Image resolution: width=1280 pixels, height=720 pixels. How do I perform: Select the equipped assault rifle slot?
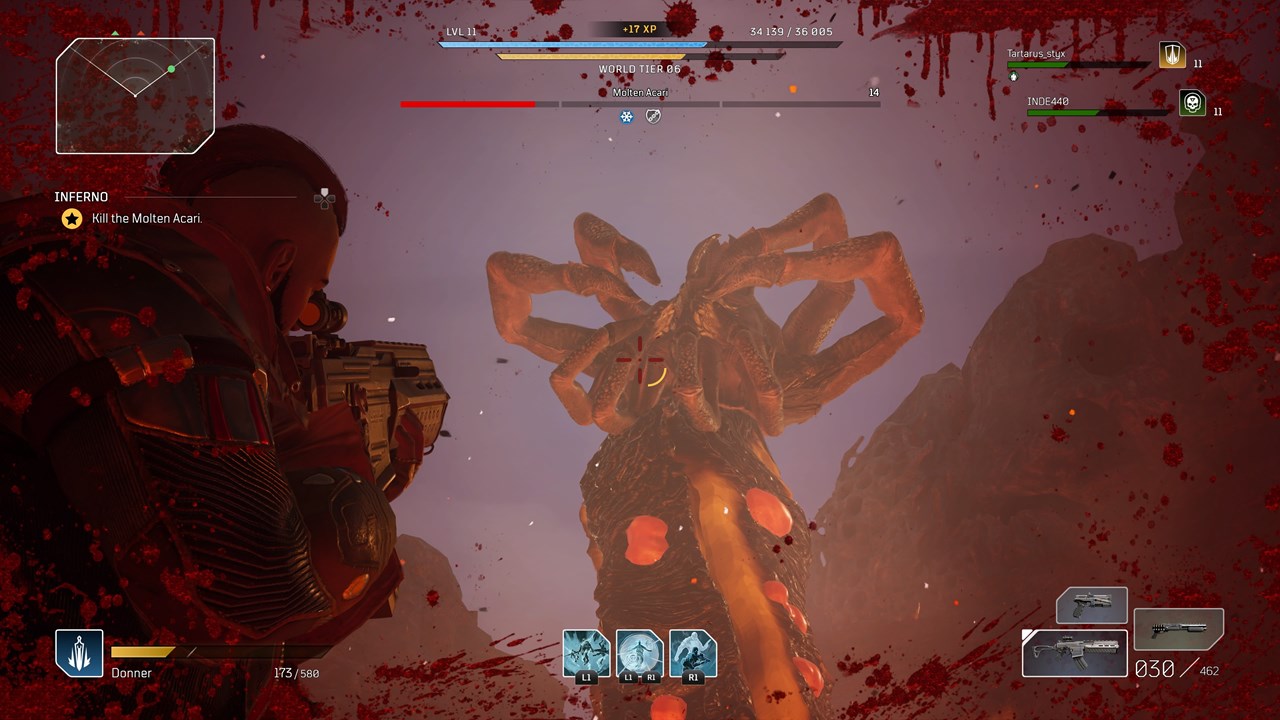tap(1075, 653)
